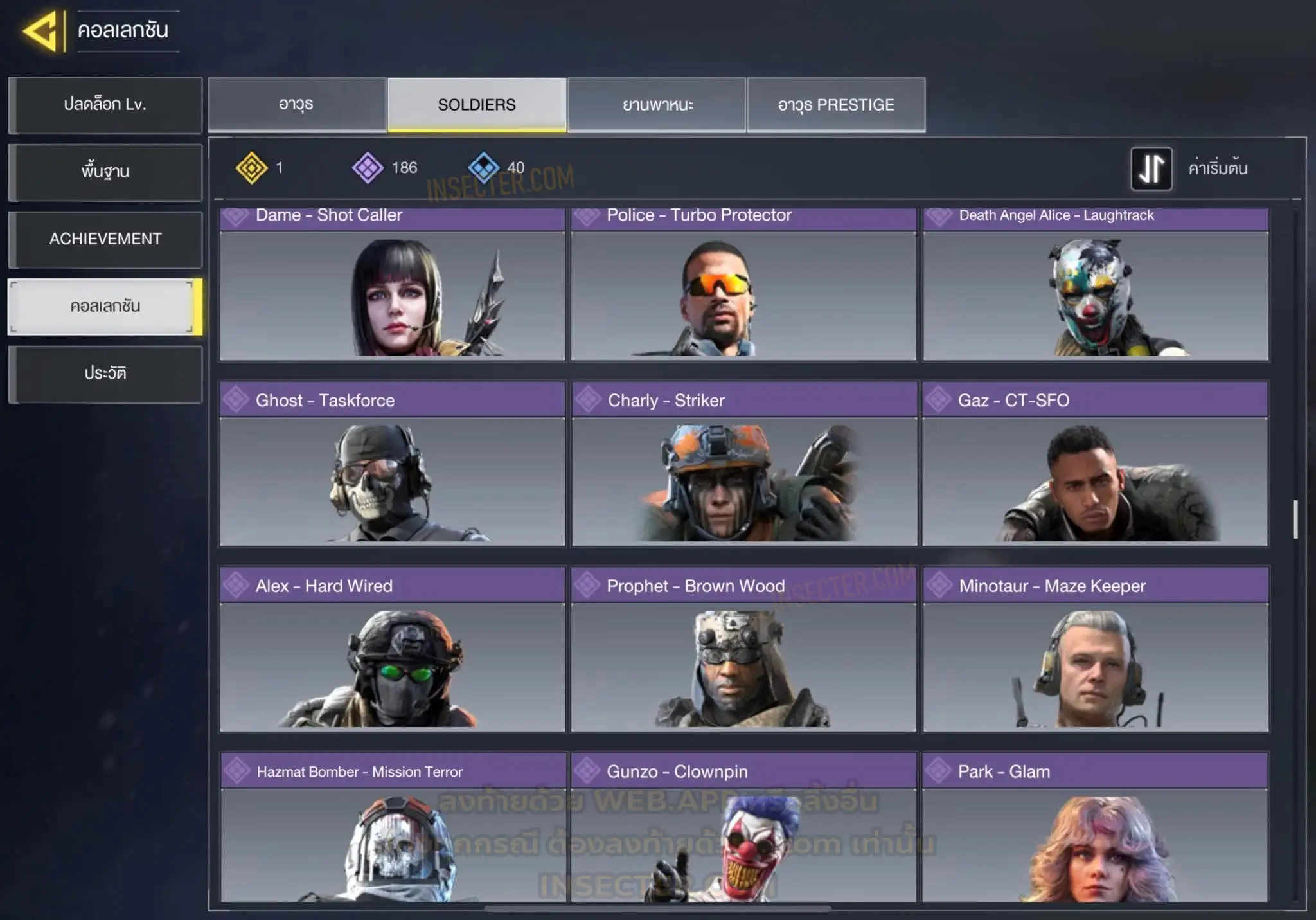Viewport: 1316px width, 920px height.
Task: Select the พื้นฐาน menu entry
Action: 105,172
